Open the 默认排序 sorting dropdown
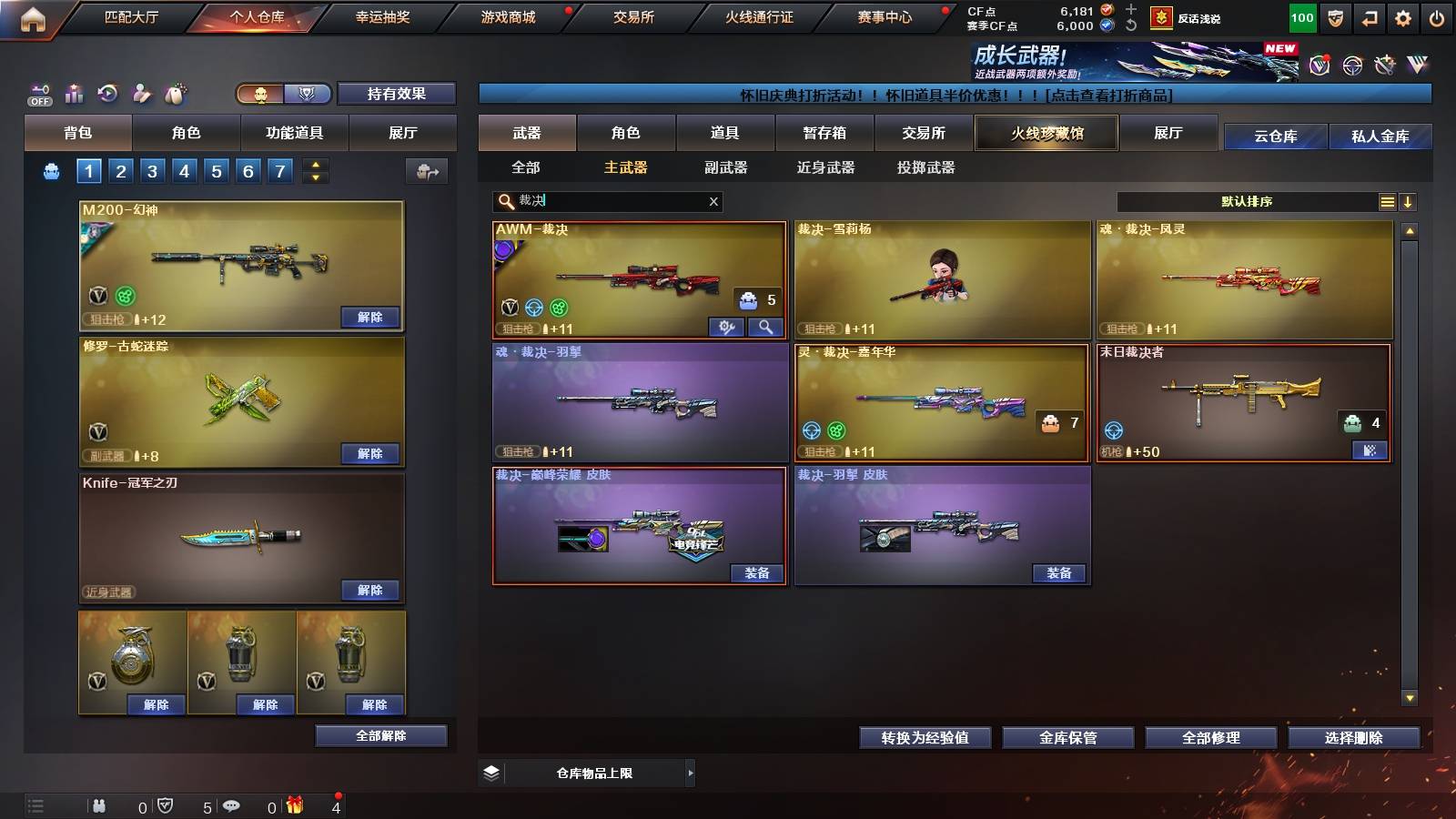This screenshot has width=1456, height=819. 1247,201
